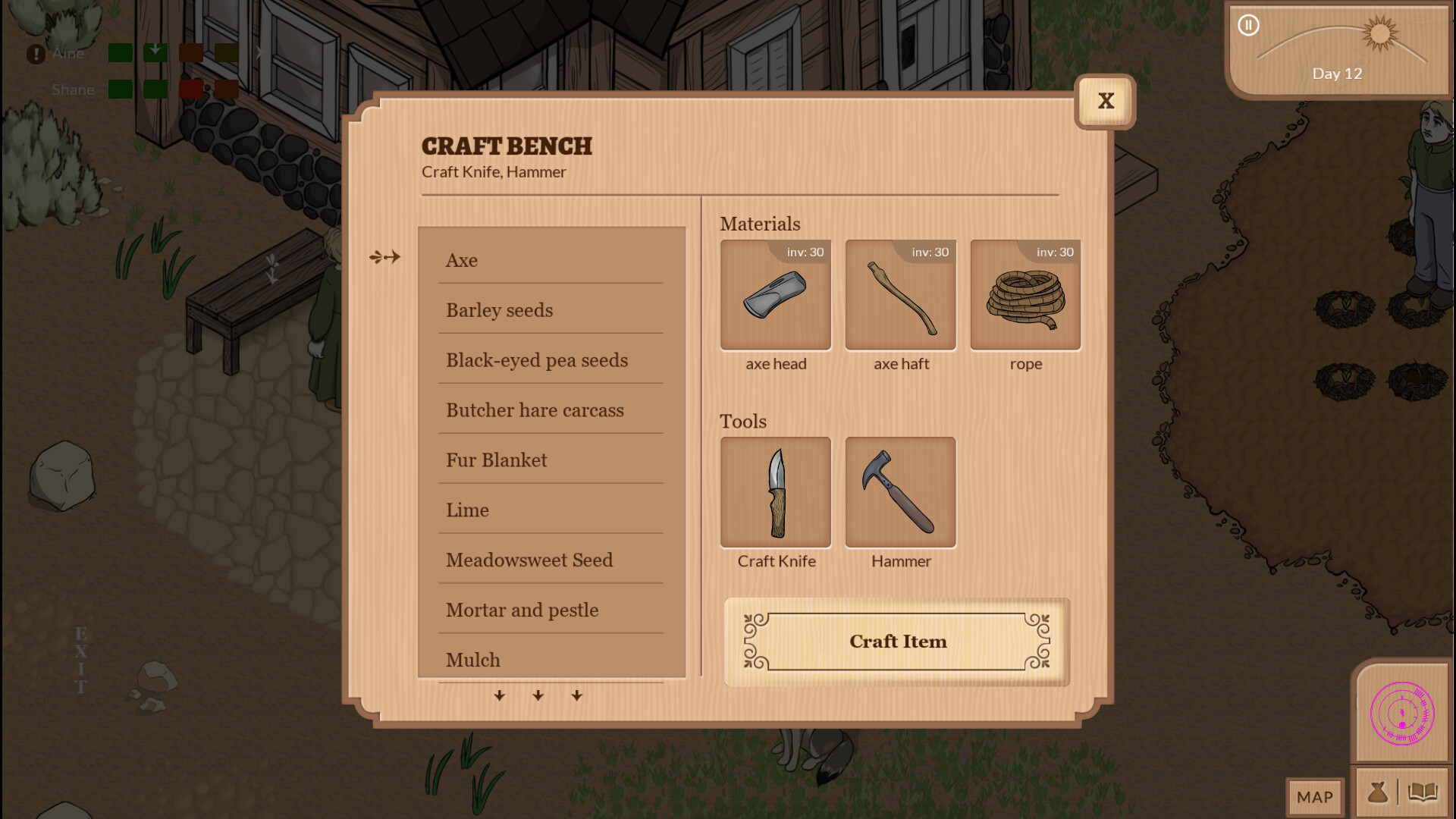
Task: Pause the game with the pause icon
Action: (x=1247, y=25)
